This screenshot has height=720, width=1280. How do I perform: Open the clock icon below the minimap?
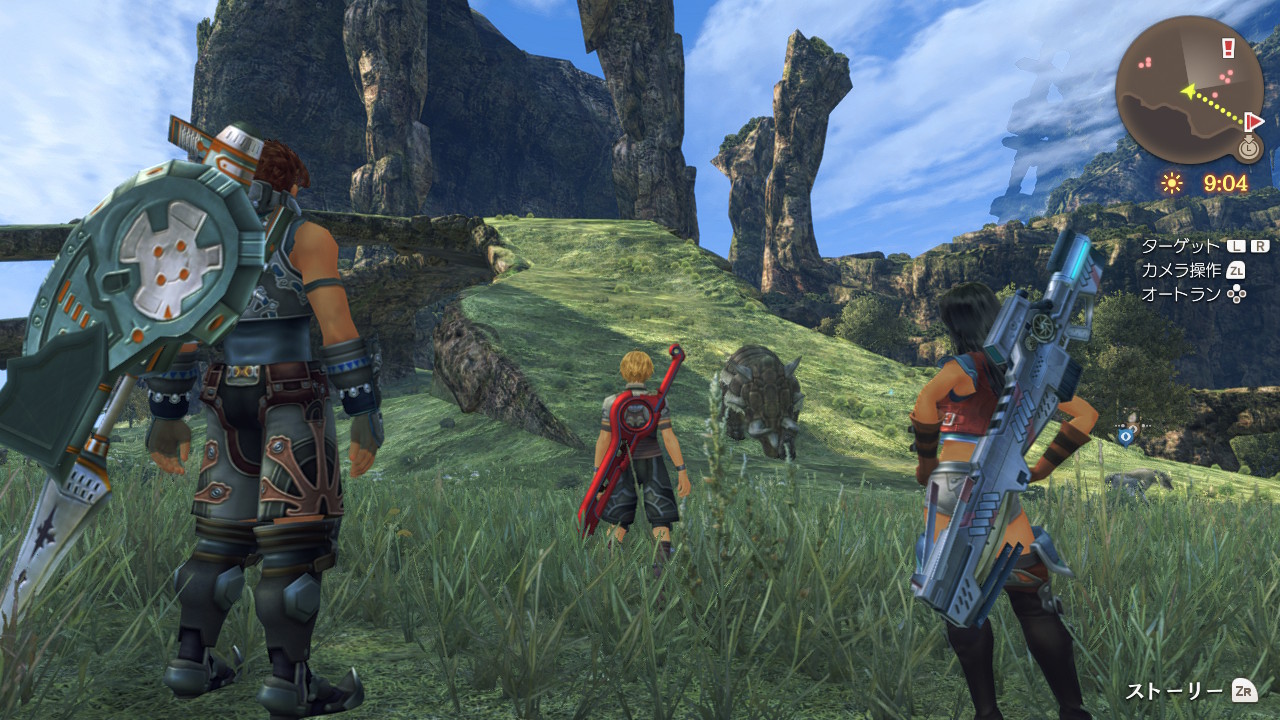coord(1248,149)
